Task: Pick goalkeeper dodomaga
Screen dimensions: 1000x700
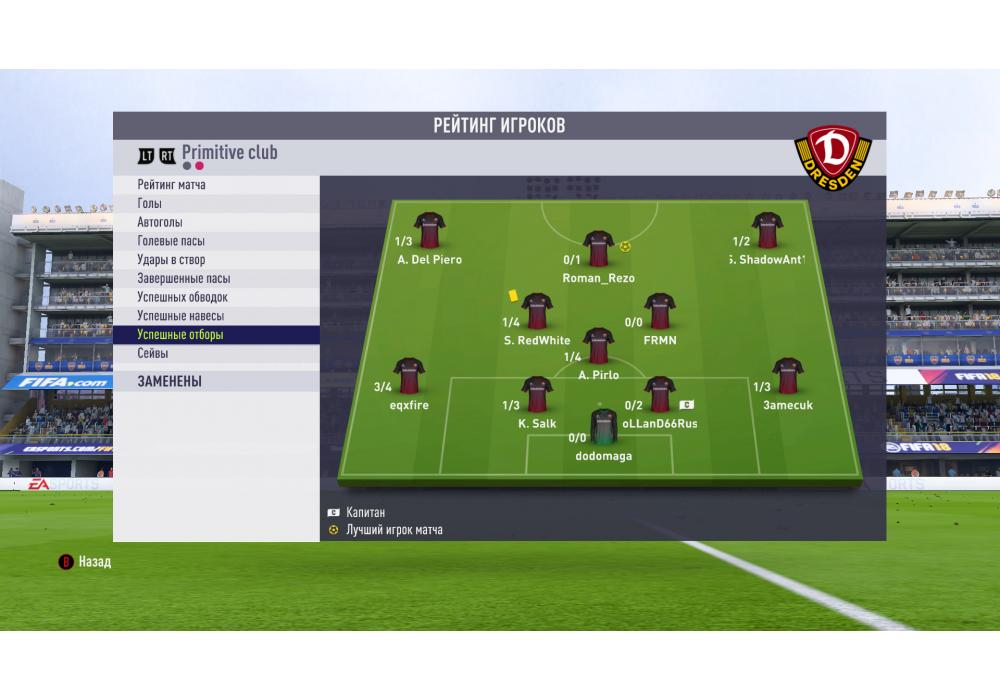Action: (x=603, y=427)
